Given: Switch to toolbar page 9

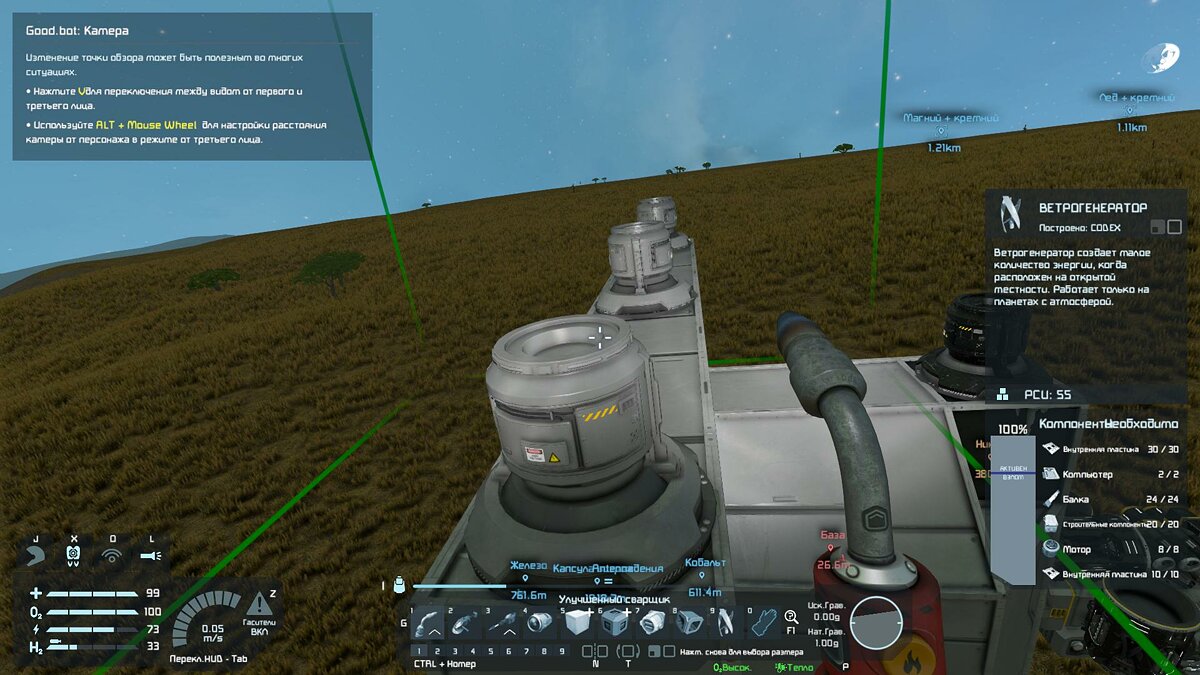Looking at the screenshot, I should [561, 651].
